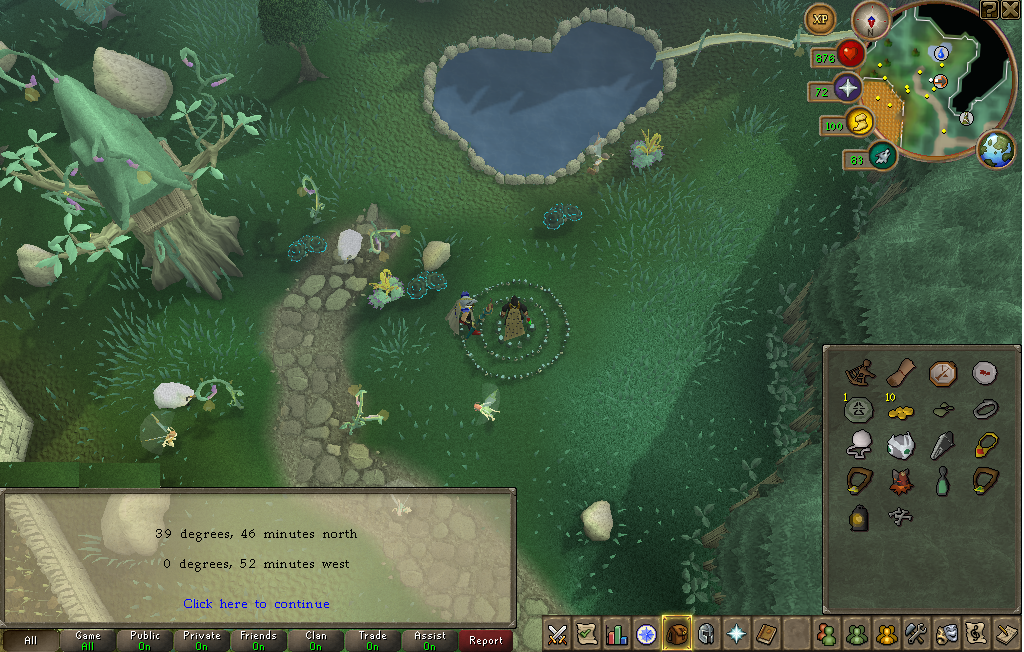Screen dimensions: 1024x652
Task: Click the lantern in the inventory
Action: pyautogui.click(x=858, y=517)
